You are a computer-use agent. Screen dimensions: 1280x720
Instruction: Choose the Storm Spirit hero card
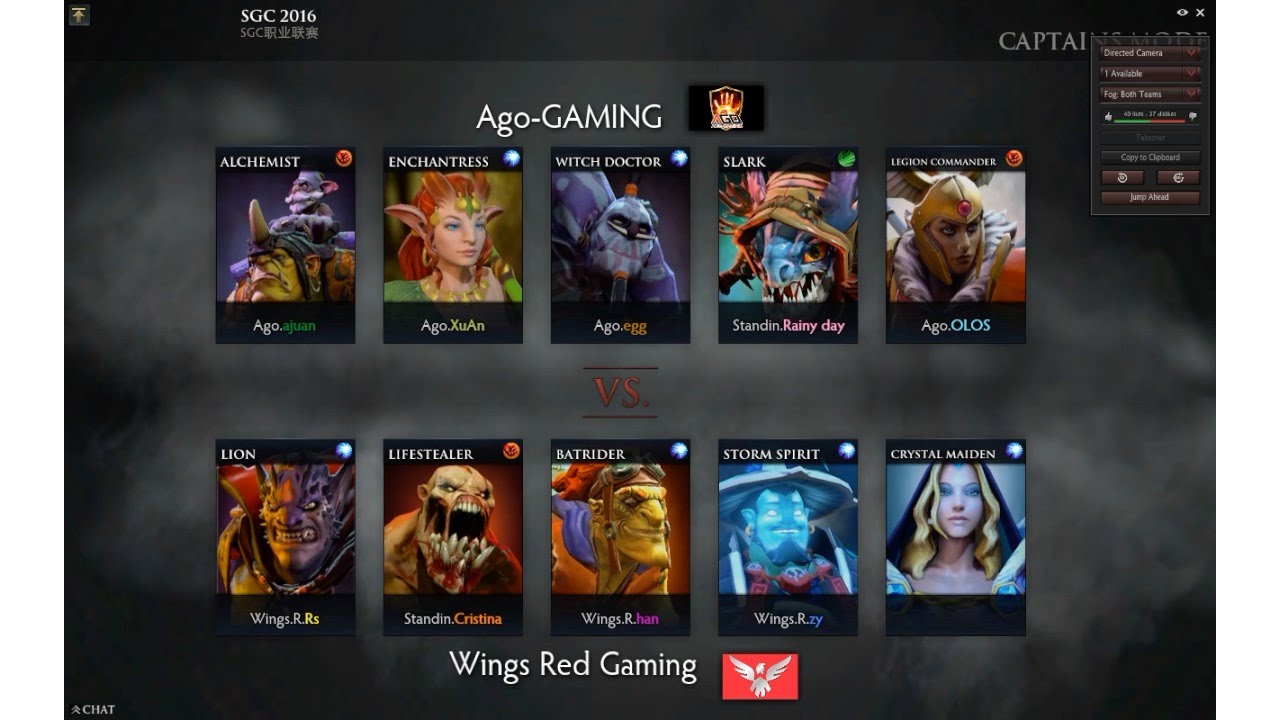(788, 537)
